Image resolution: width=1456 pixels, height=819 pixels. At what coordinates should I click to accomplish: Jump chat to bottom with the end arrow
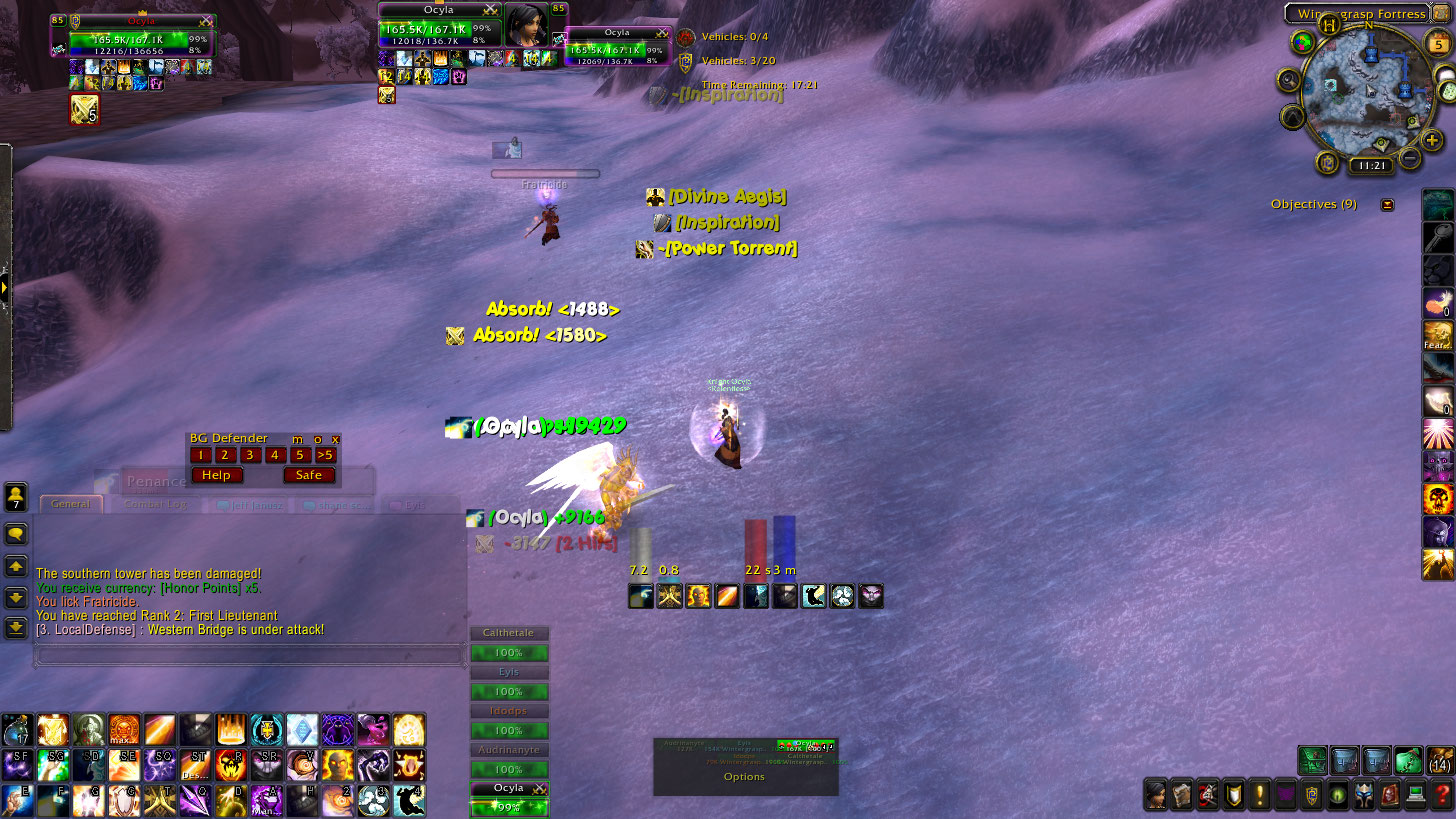pyautogui.click(x=16, y=628)
